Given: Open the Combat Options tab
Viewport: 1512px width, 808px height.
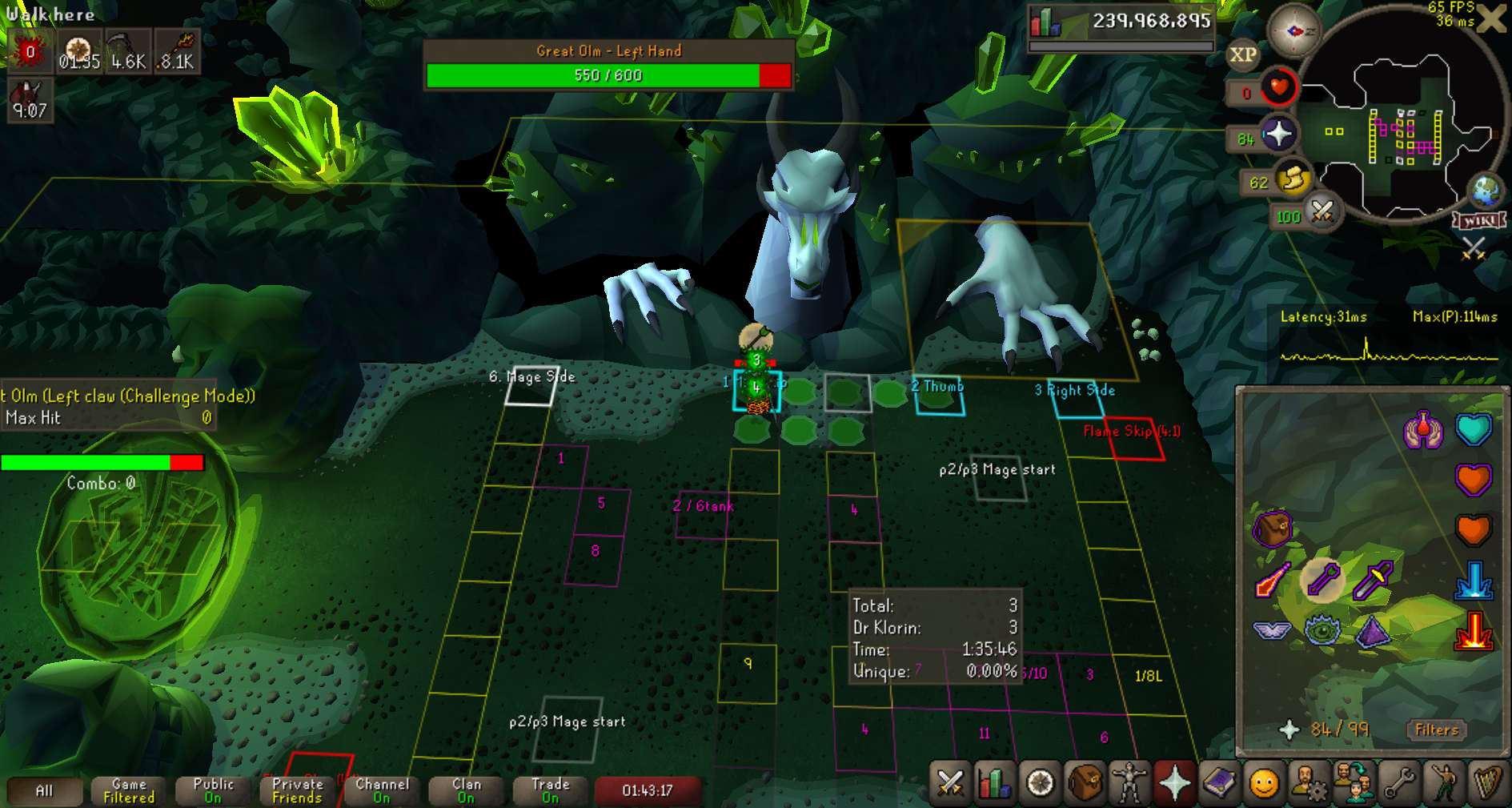Looking at the screenshot, I should click(x=950, y=782).
